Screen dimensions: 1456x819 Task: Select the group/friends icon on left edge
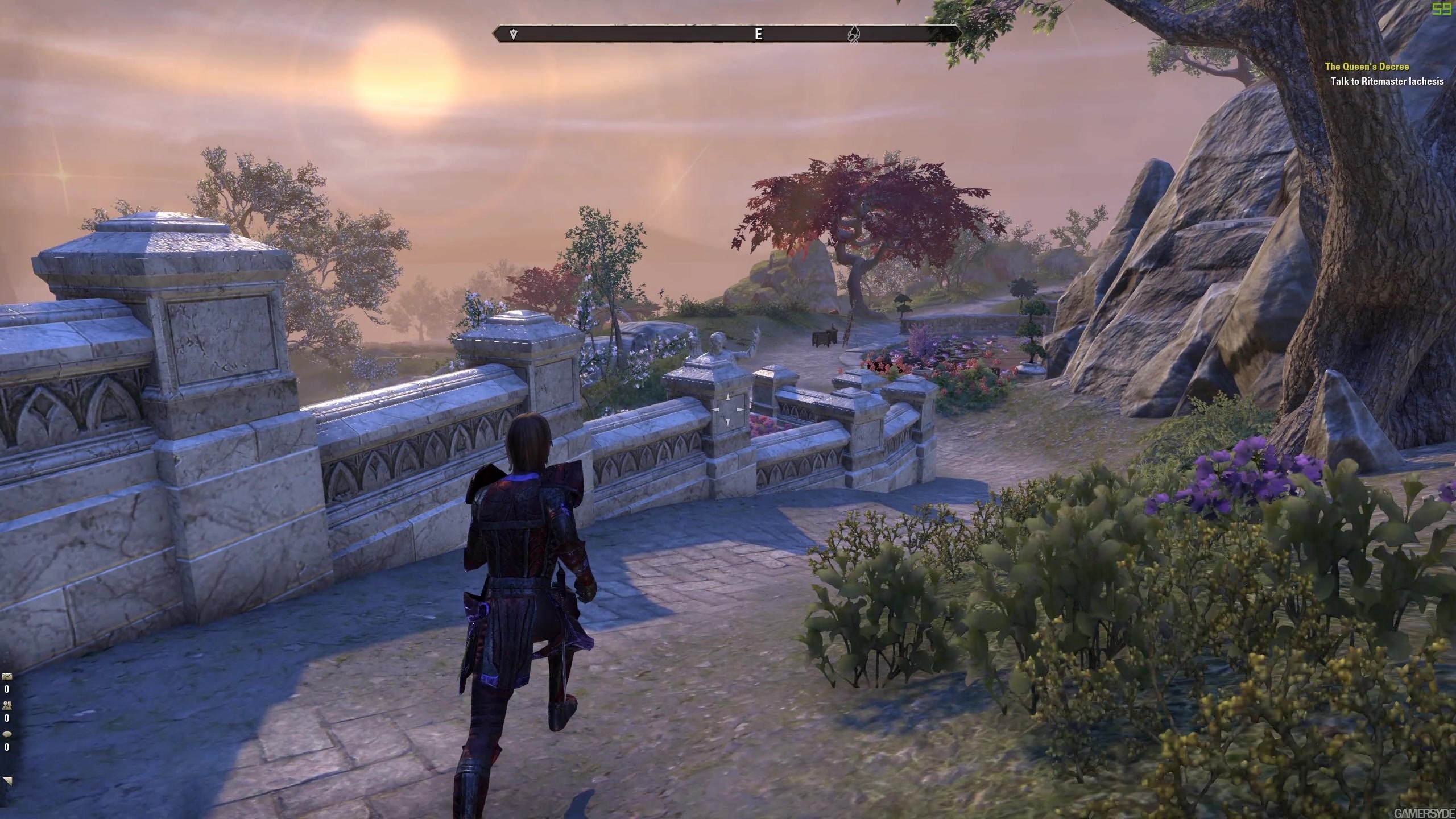pos(7,705)
